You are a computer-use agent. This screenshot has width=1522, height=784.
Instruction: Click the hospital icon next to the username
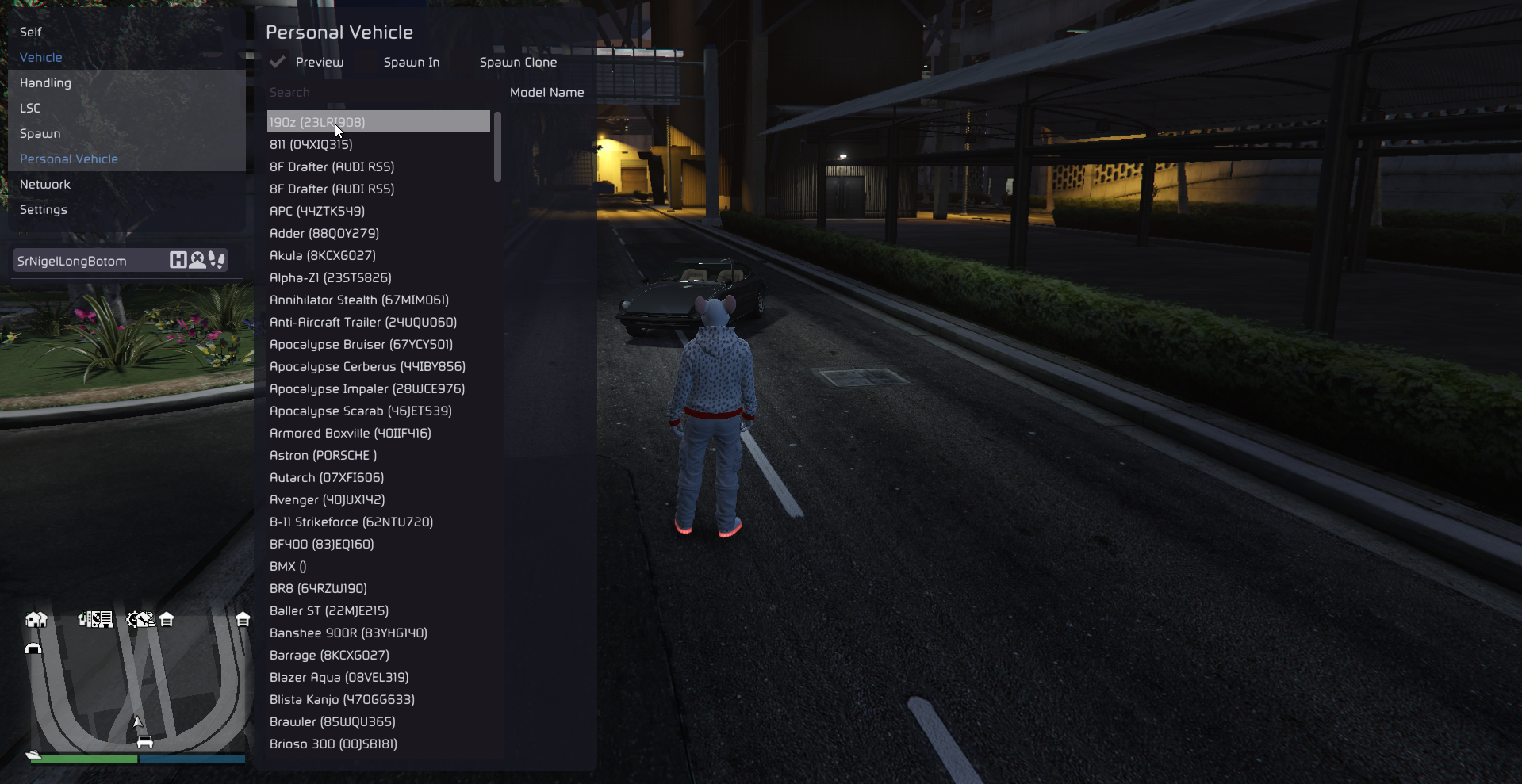tap(178, 260)
